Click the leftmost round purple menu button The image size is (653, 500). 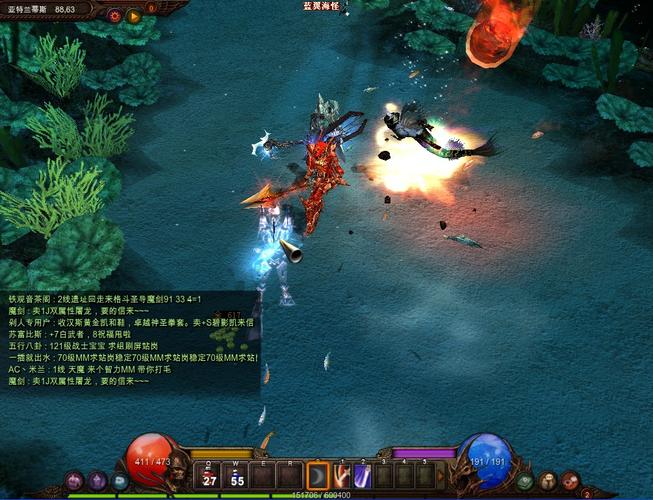[x=74, y=481]
